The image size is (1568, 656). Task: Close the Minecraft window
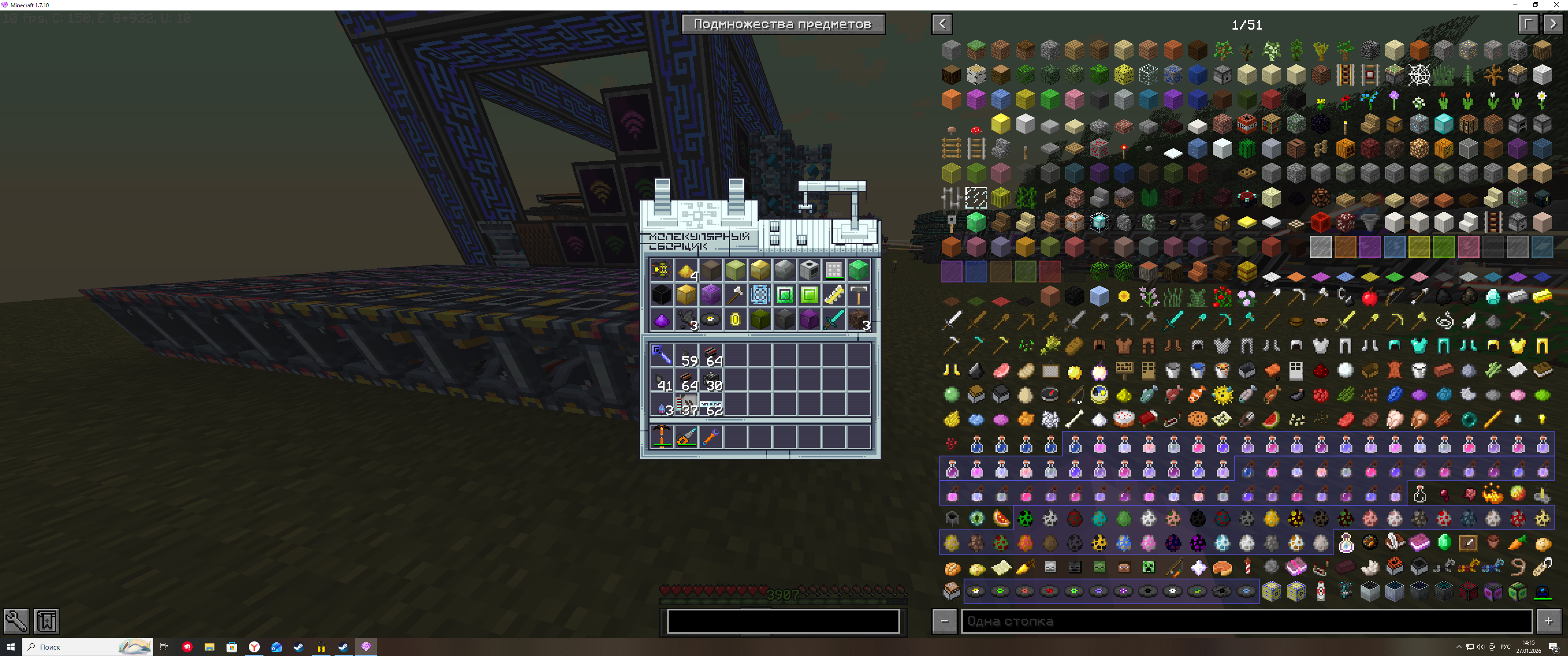[1556, 5]
